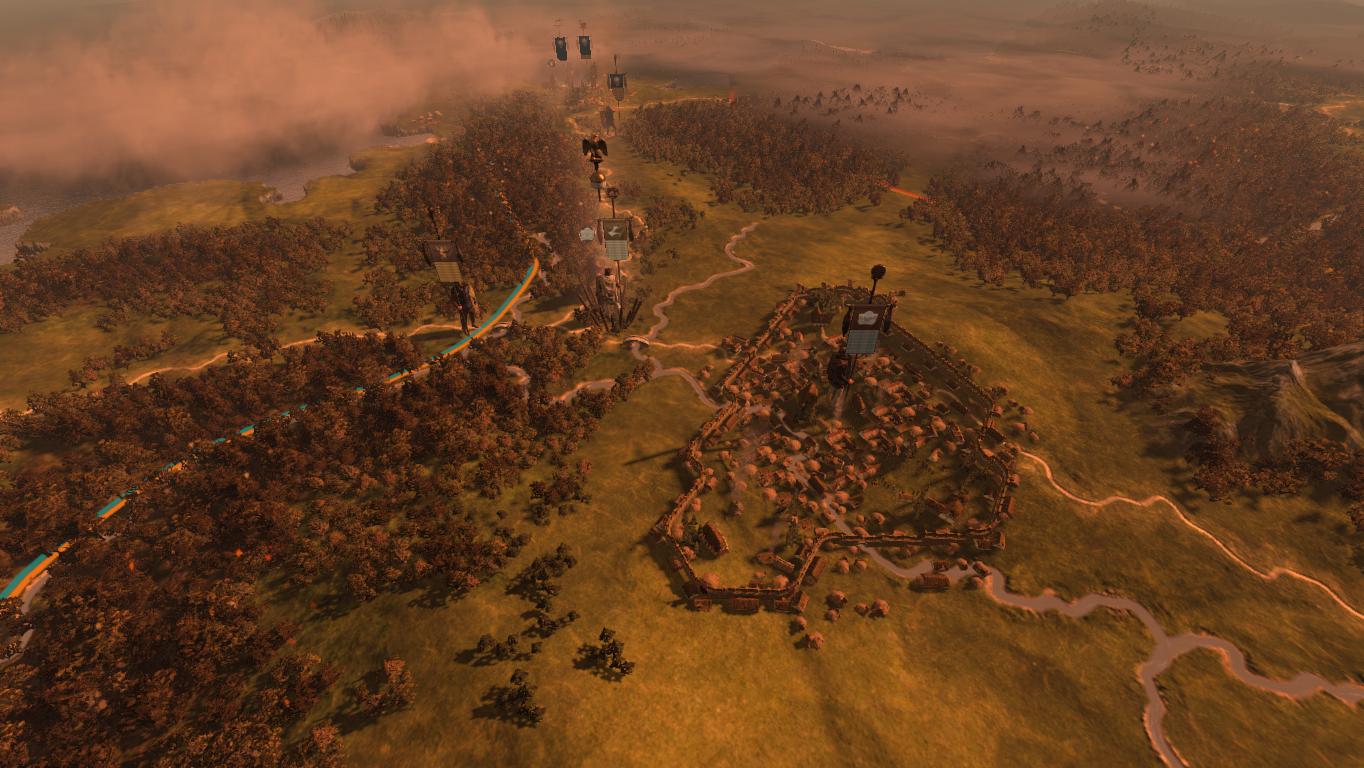Select the army banner beside the white stance icon
This screenshot has height=768, width=1364.
(x=615, y=238)
